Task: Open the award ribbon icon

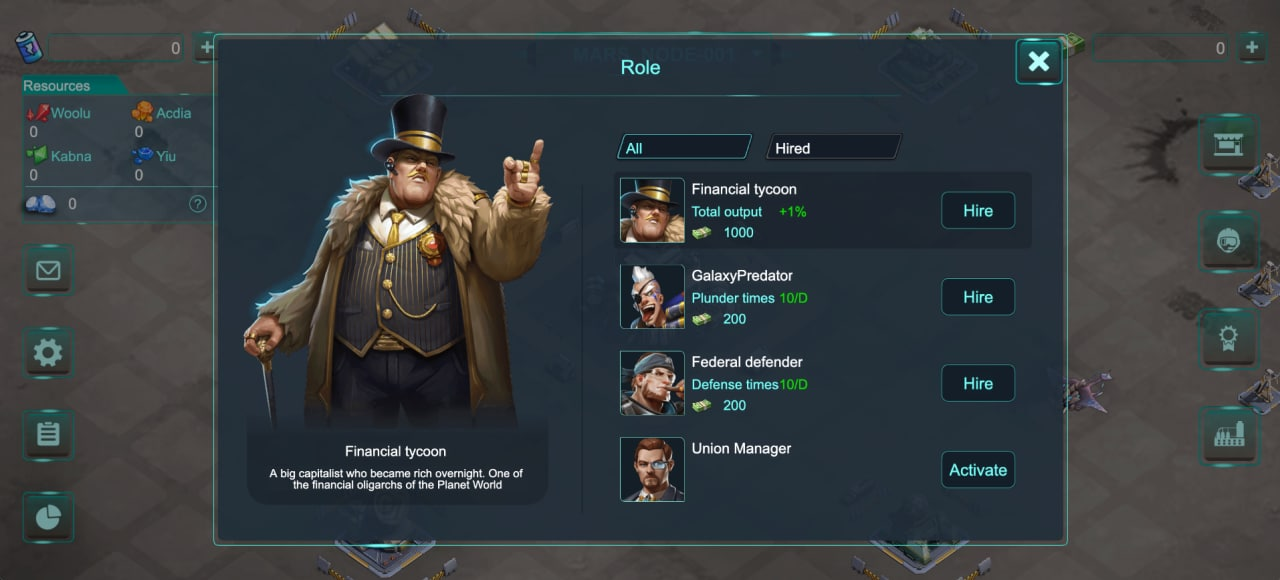Action: (x=1229, y=338)
